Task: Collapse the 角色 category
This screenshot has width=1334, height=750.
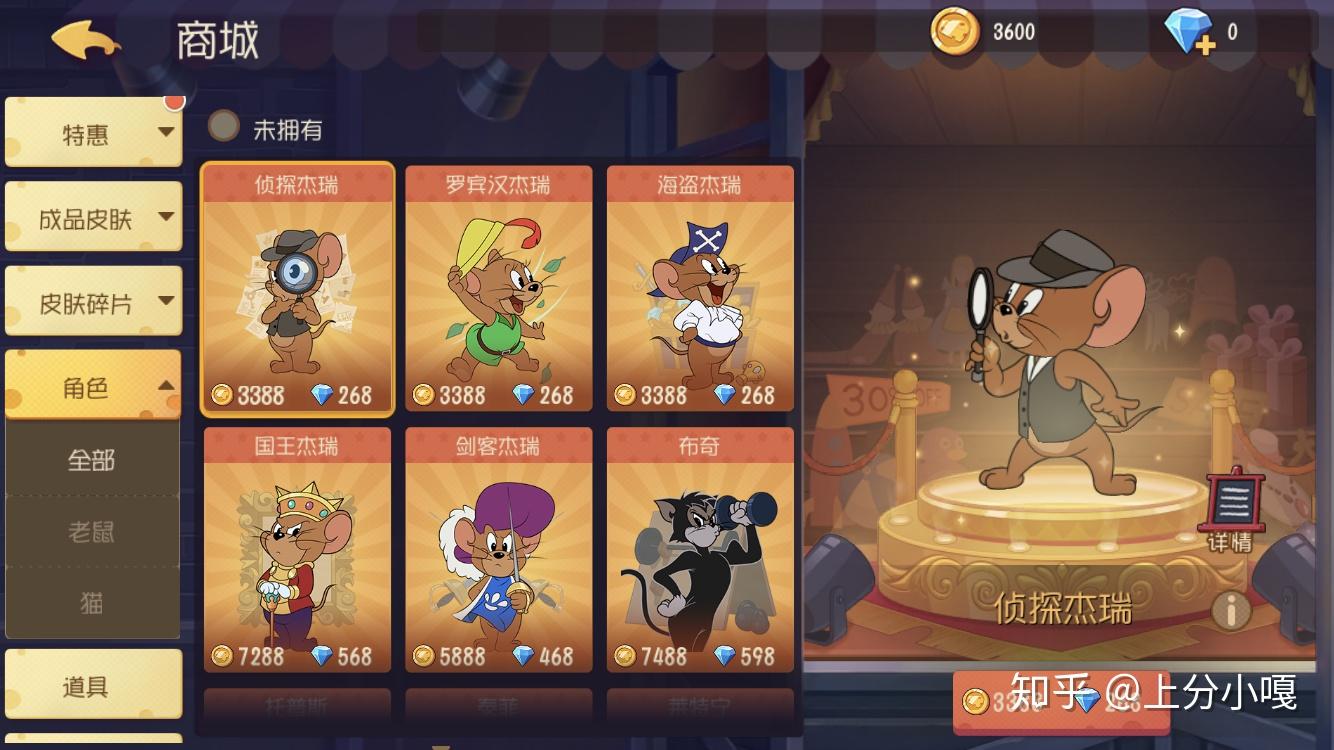Action: coord(93,386)
